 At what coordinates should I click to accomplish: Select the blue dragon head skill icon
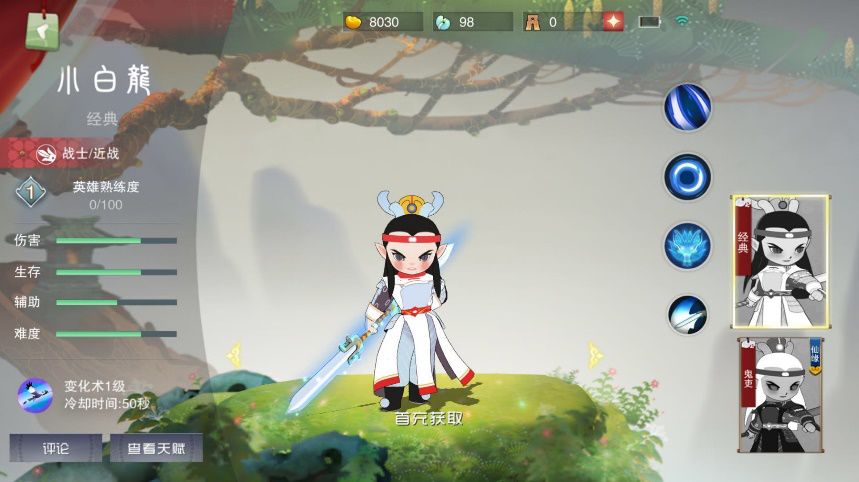click(x=688, y=245)
